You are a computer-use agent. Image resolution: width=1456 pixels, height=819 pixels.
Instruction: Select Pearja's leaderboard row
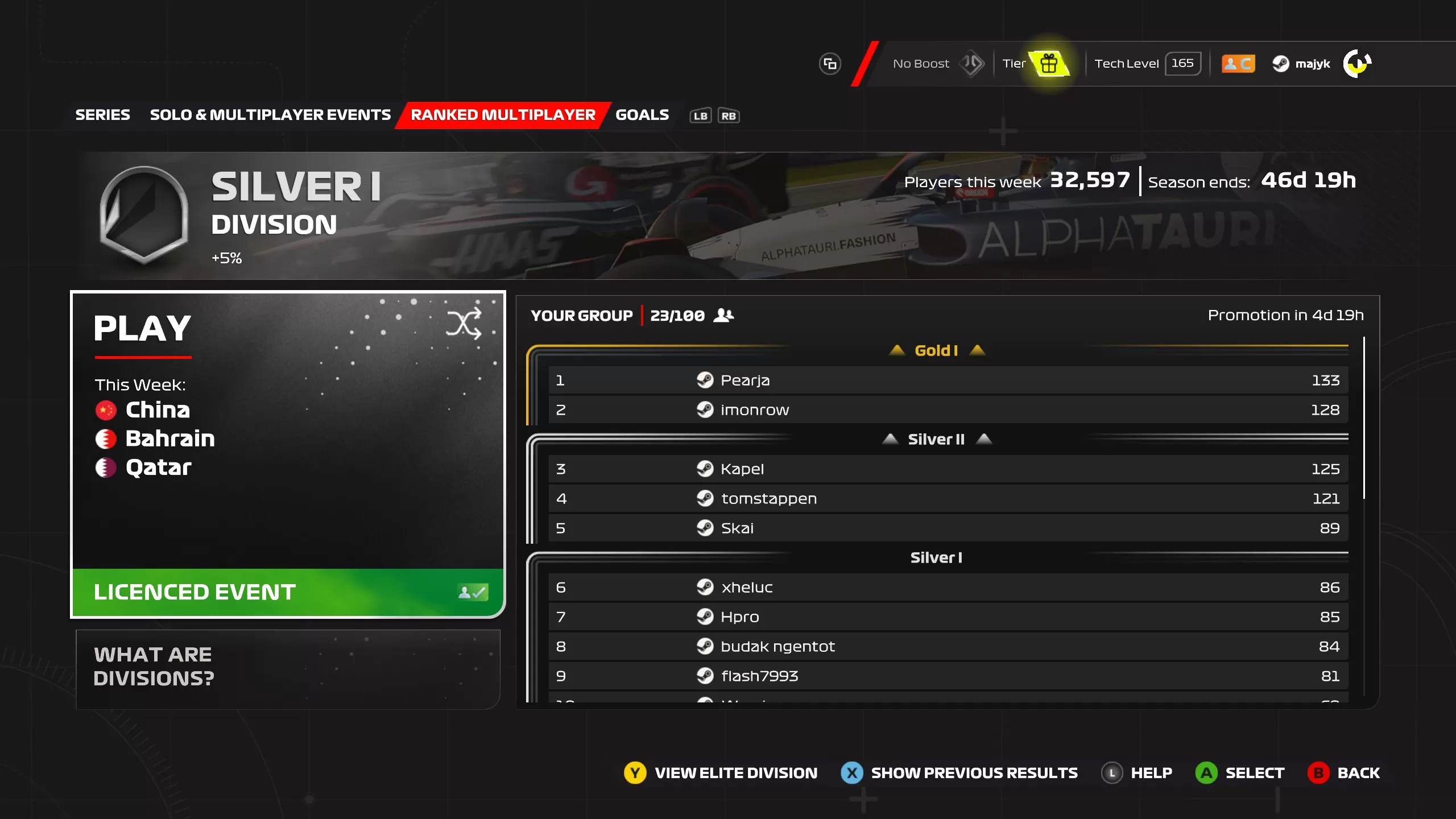click(x=948, y=380)
